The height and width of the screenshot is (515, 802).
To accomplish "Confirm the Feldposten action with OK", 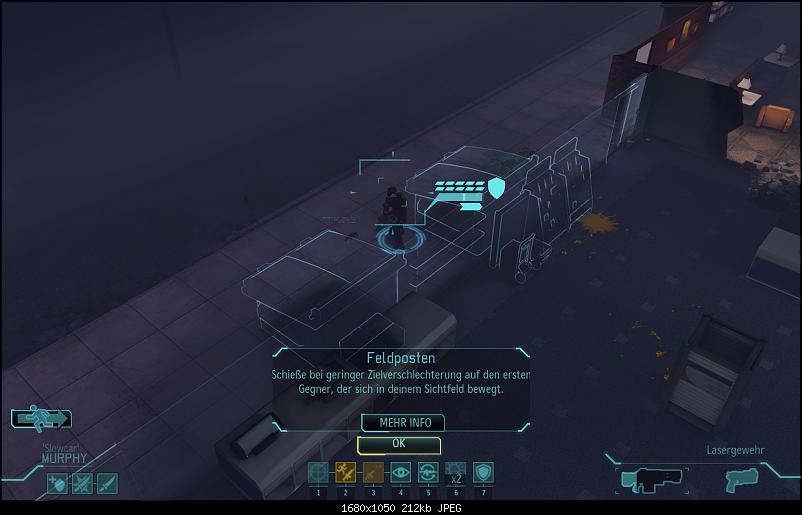I will click(398, 443).
